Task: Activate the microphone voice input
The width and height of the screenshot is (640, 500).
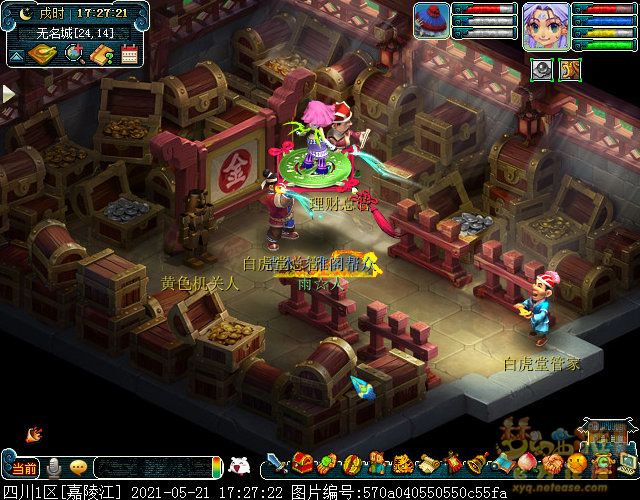Action: click(x=55, y=467)
